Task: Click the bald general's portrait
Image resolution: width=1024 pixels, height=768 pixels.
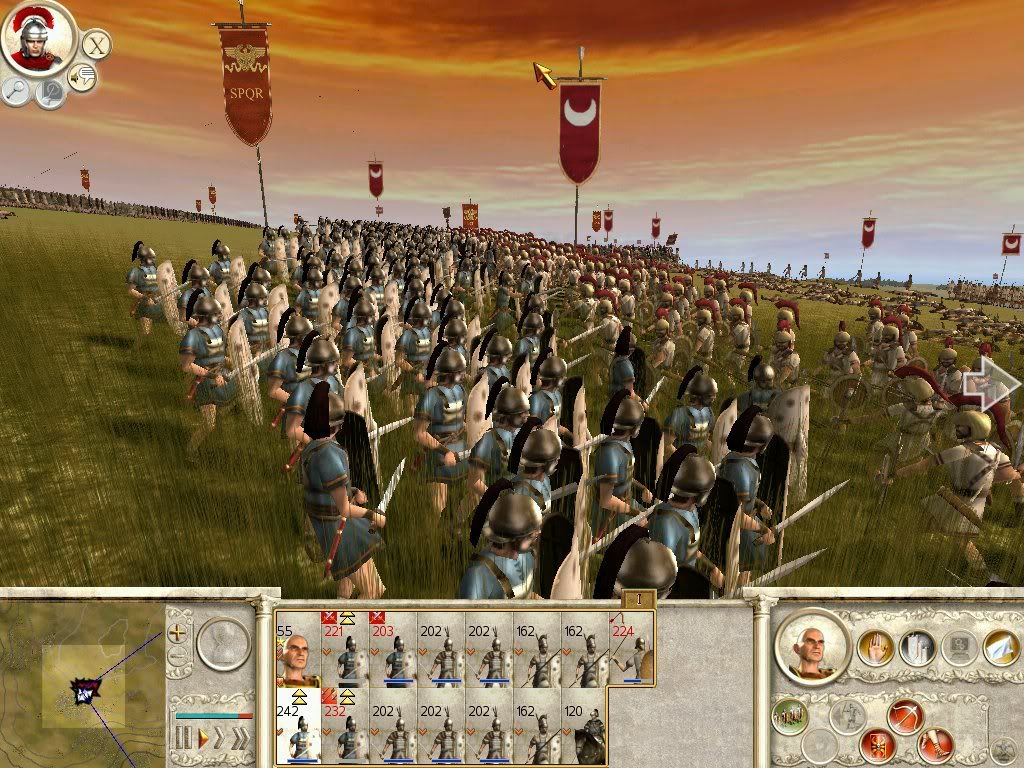Action: coord(813,645)
